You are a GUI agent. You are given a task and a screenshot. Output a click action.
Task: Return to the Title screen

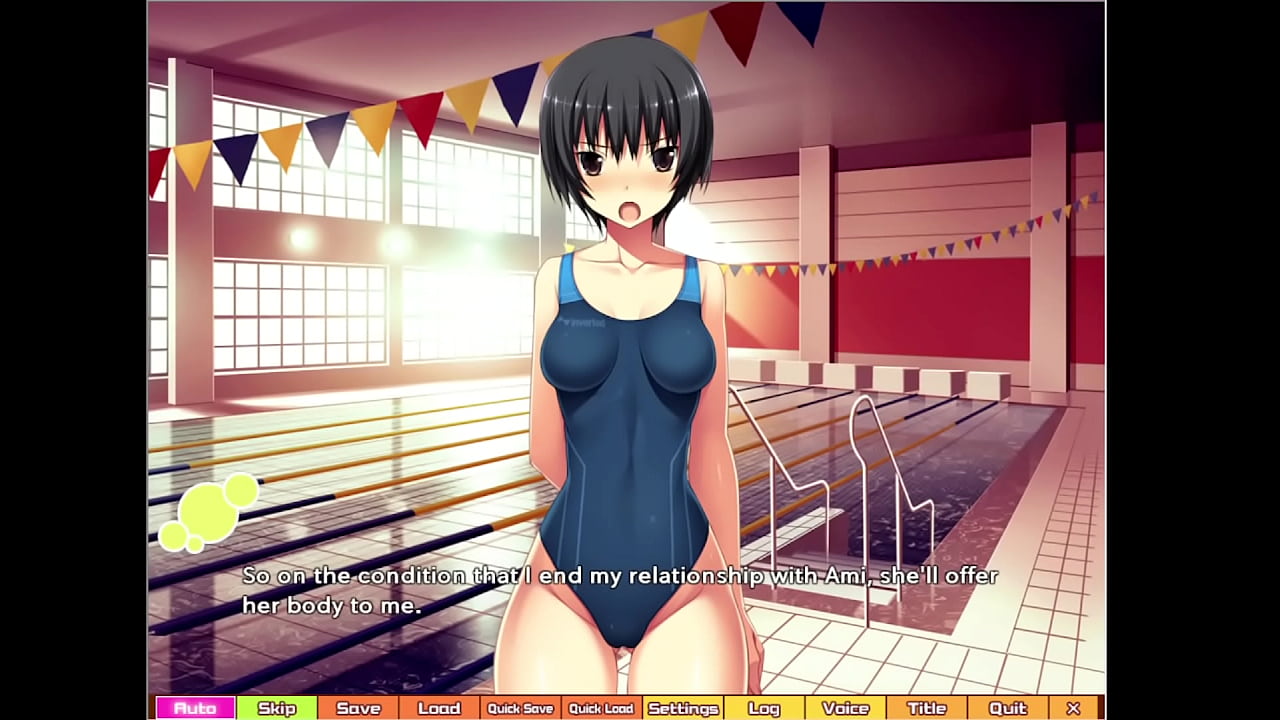tap(926, 708)
